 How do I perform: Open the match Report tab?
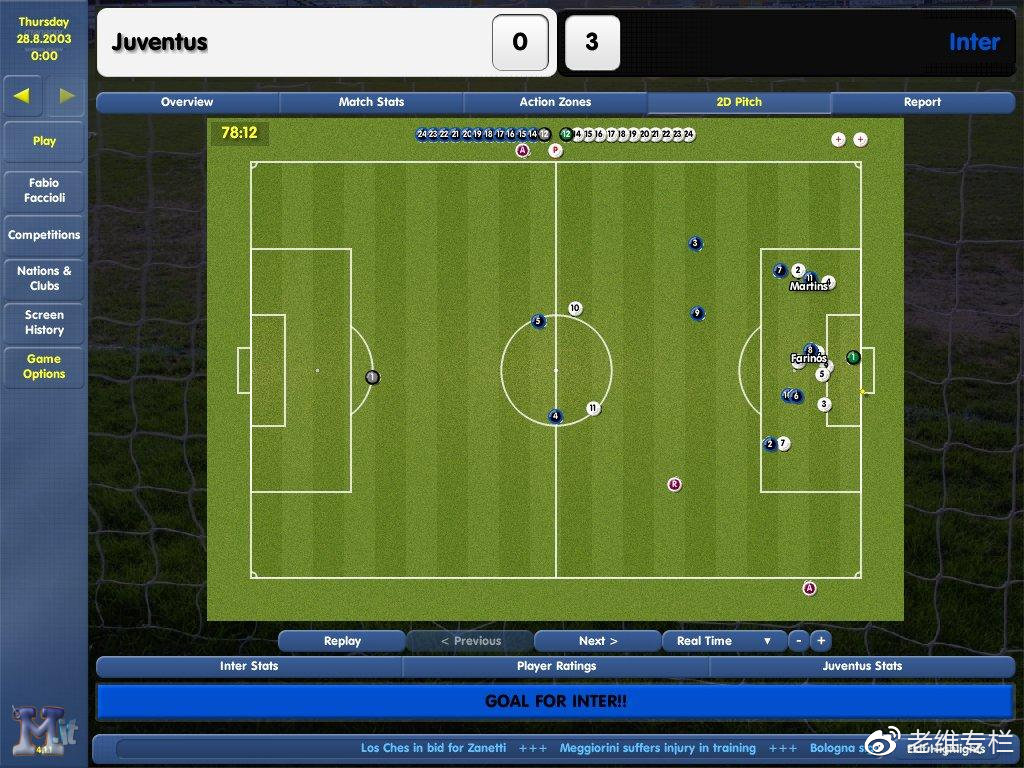click(922, 102)
